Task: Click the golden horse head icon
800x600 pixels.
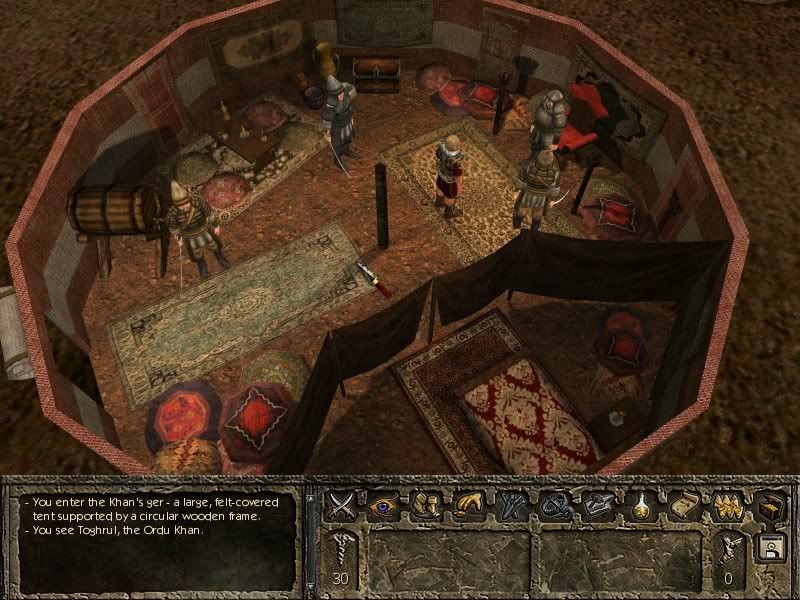Action: point(468,503)
